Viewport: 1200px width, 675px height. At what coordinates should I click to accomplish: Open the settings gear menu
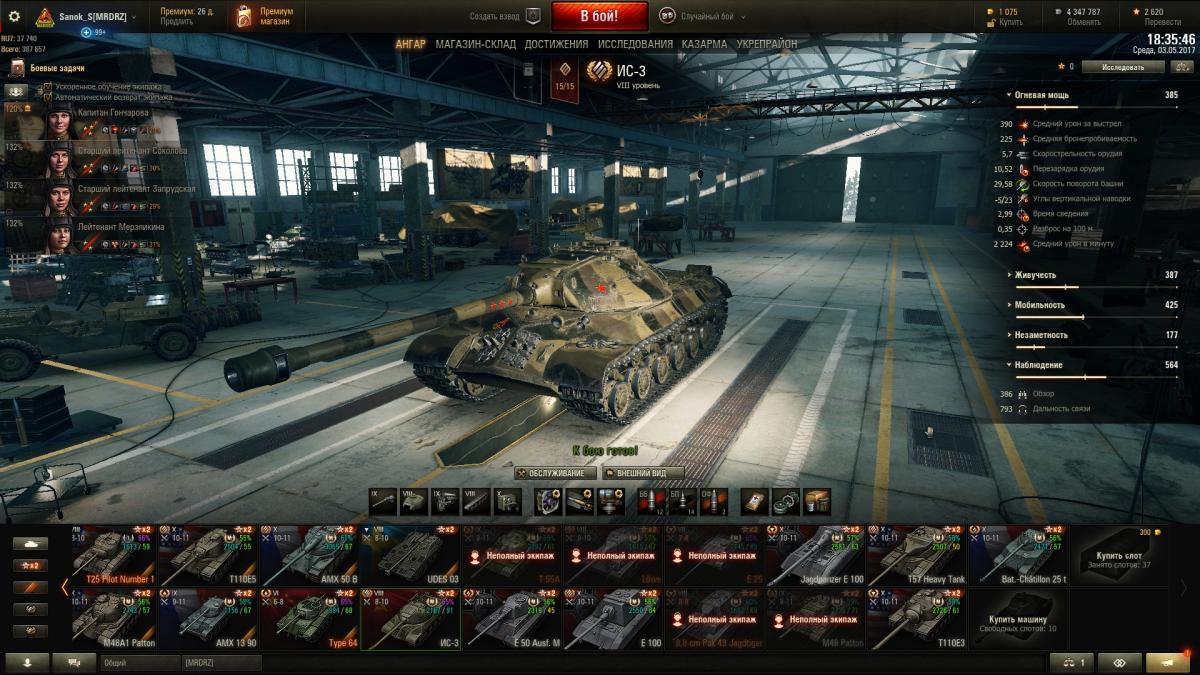point(14,16)
